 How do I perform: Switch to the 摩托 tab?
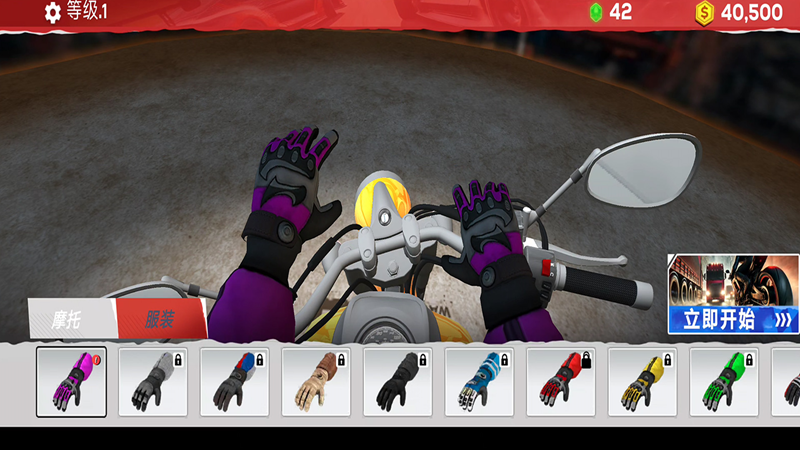point(72,321)
